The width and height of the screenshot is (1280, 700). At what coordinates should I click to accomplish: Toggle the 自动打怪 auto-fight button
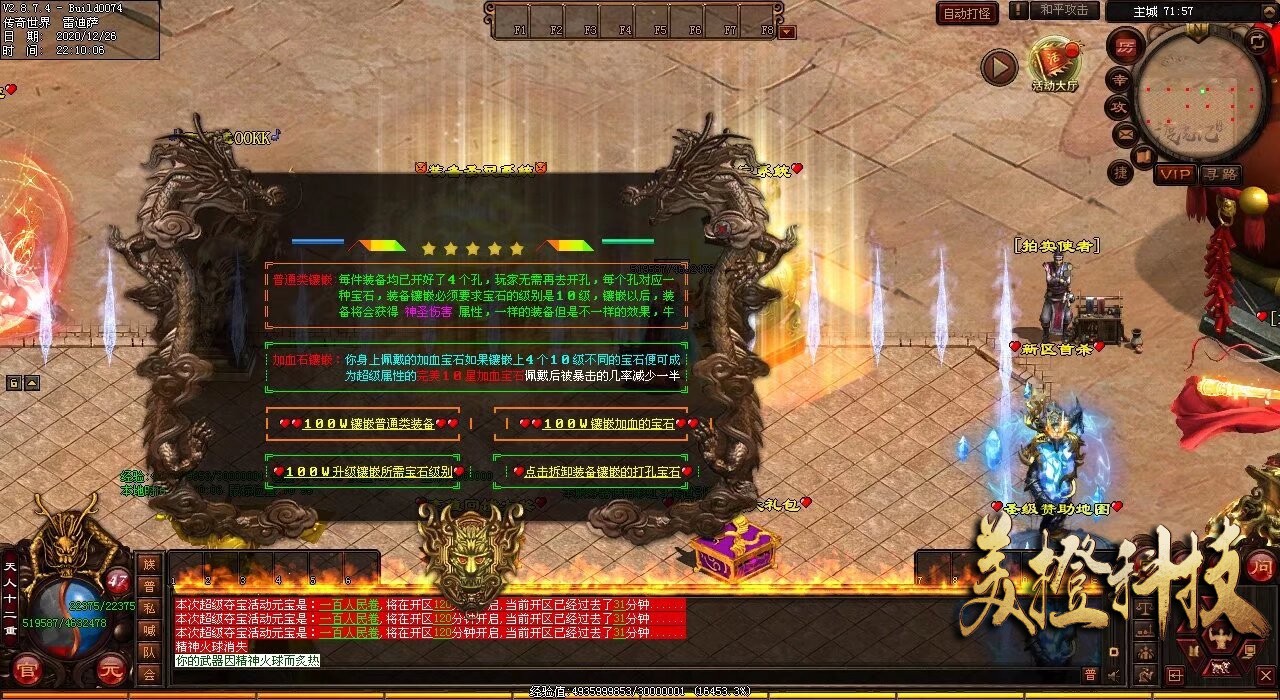click(967, 13)
